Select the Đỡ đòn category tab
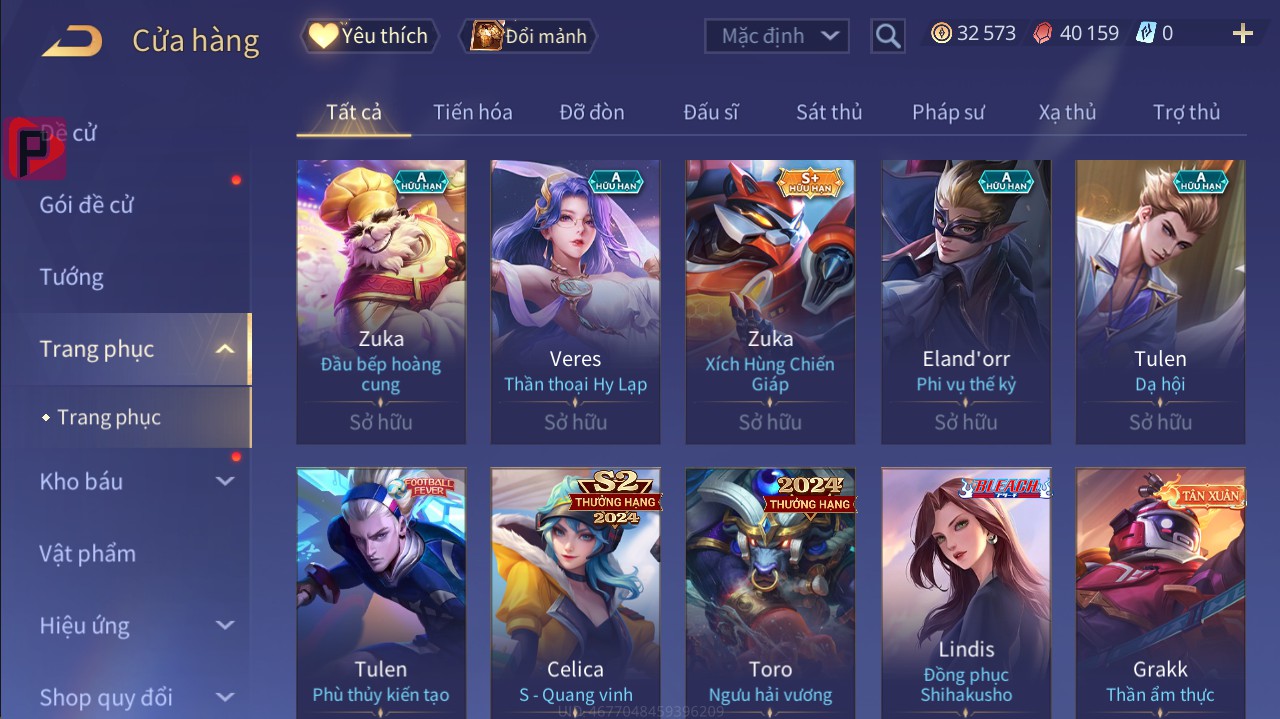The image size is (1280, 719). point(591,112)
